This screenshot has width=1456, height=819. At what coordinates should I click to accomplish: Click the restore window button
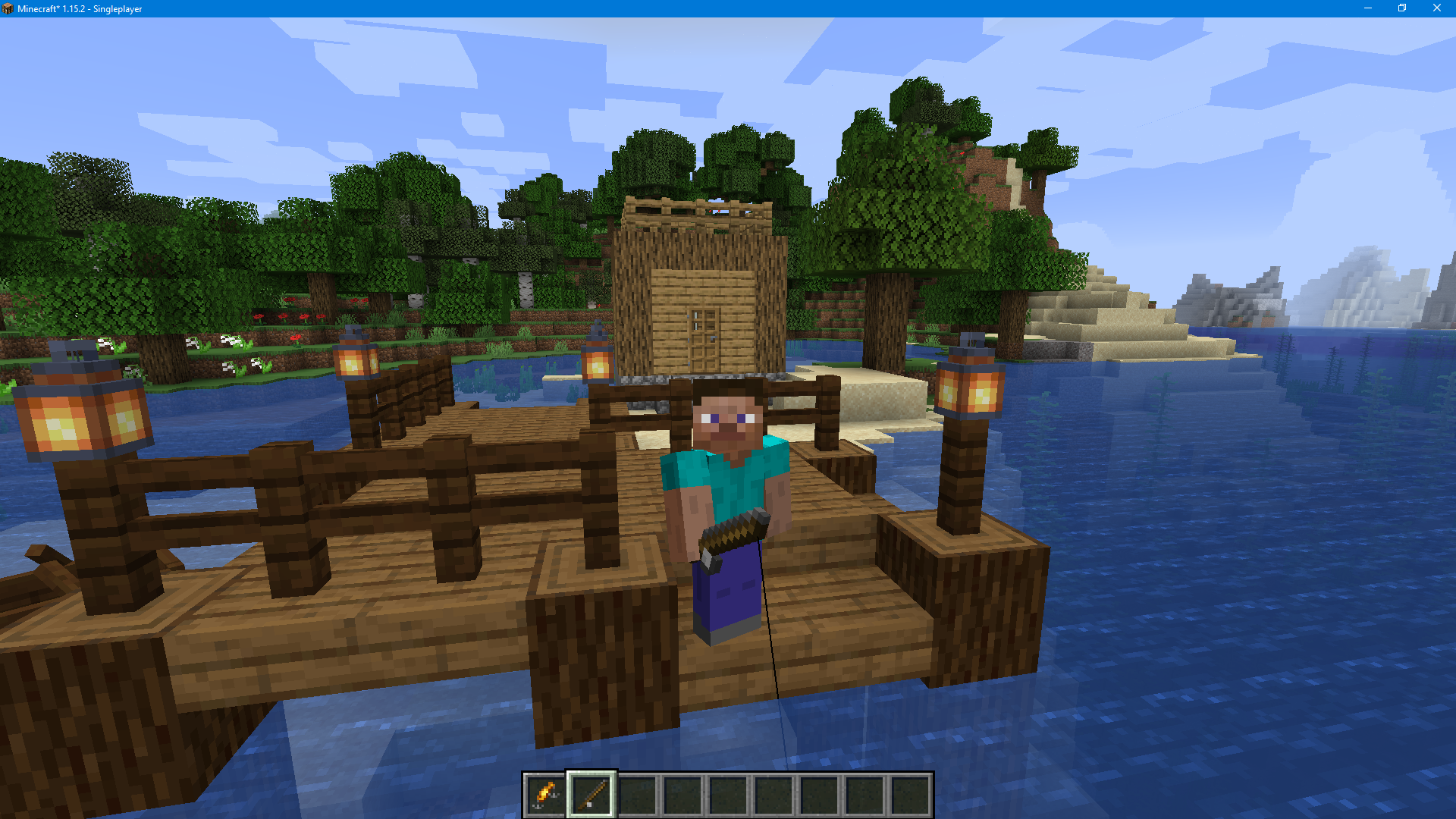tap(1402, 8)
